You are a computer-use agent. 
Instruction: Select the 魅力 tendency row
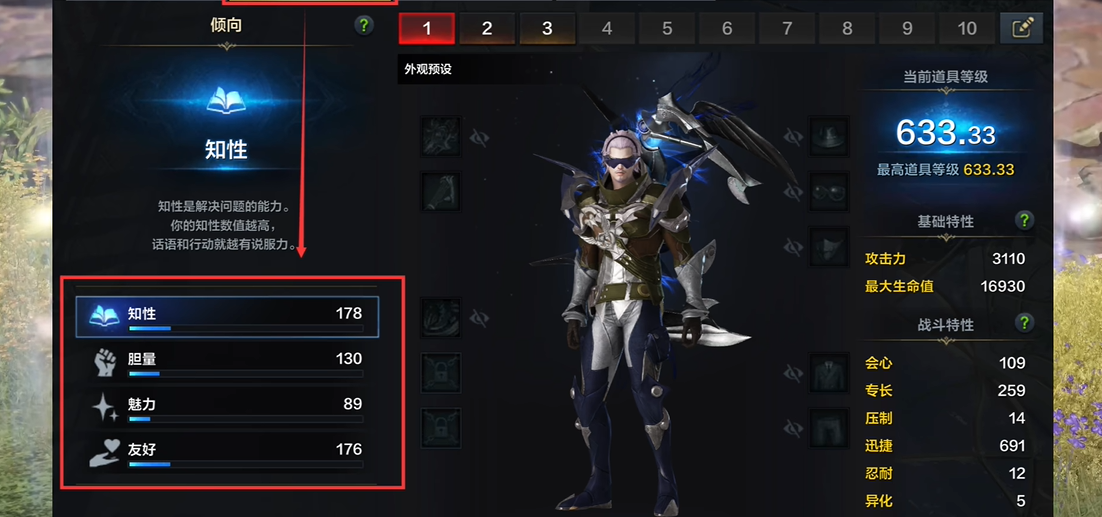coord(228,405)
